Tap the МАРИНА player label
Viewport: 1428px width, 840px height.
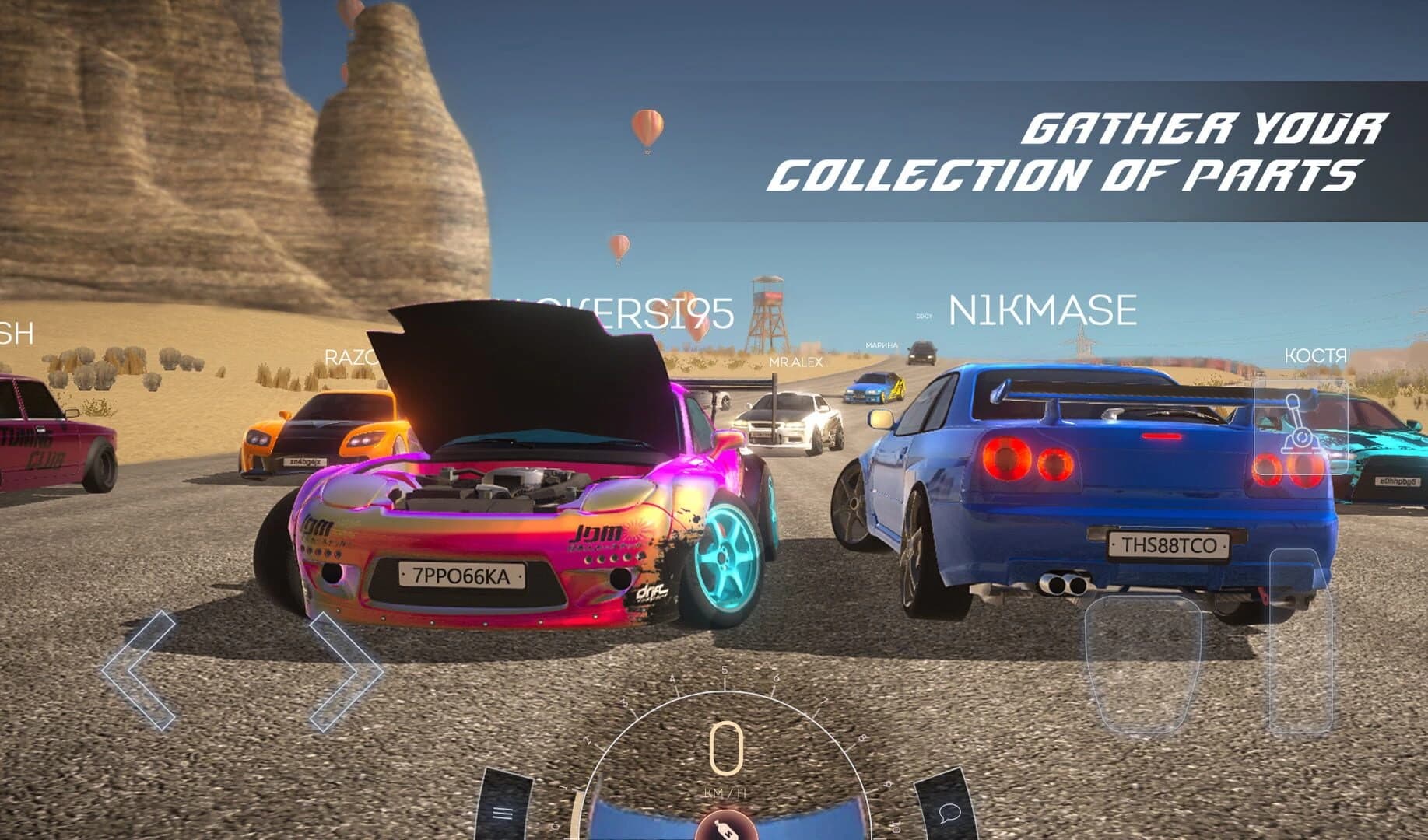coord(880,343)
